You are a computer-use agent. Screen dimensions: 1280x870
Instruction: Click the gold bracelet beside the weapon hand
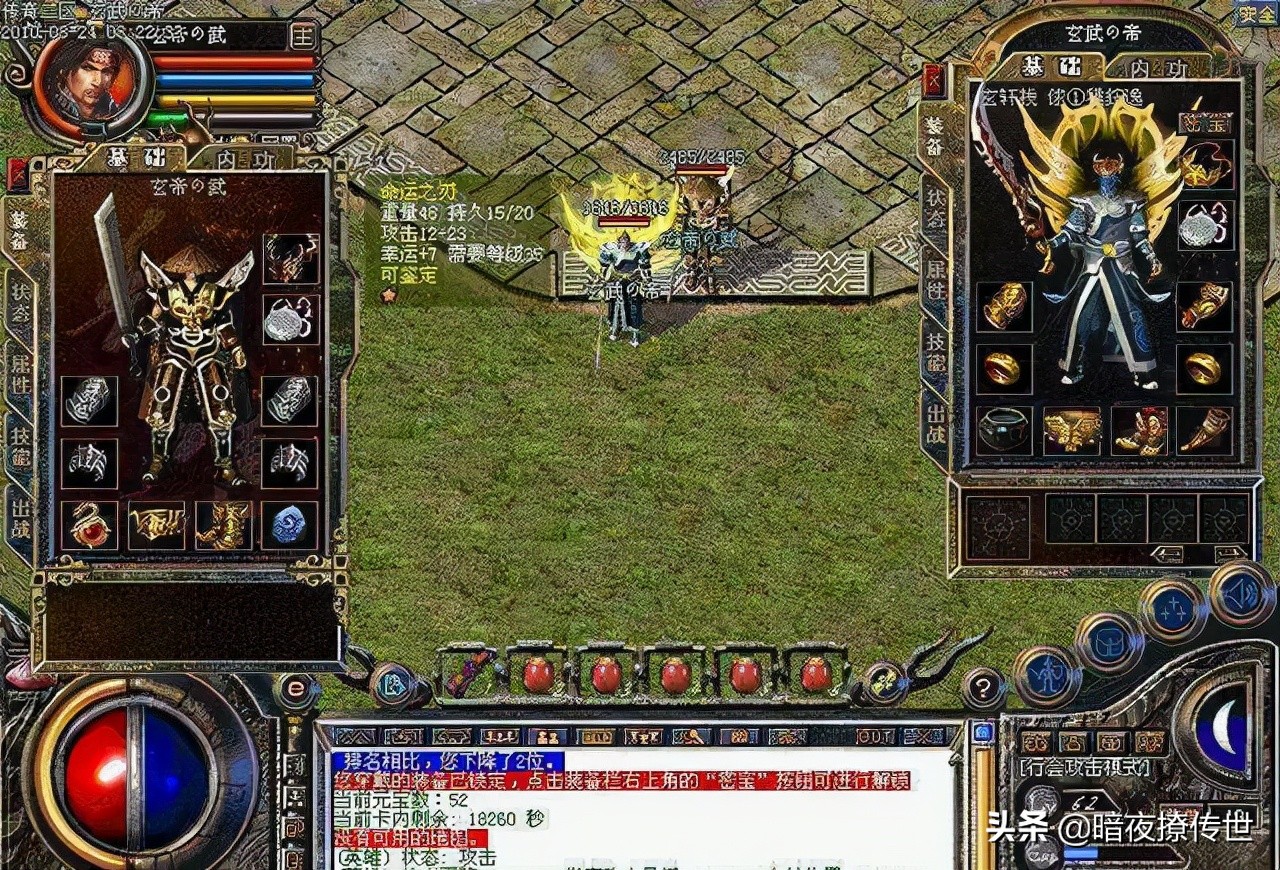point(1004,305)
